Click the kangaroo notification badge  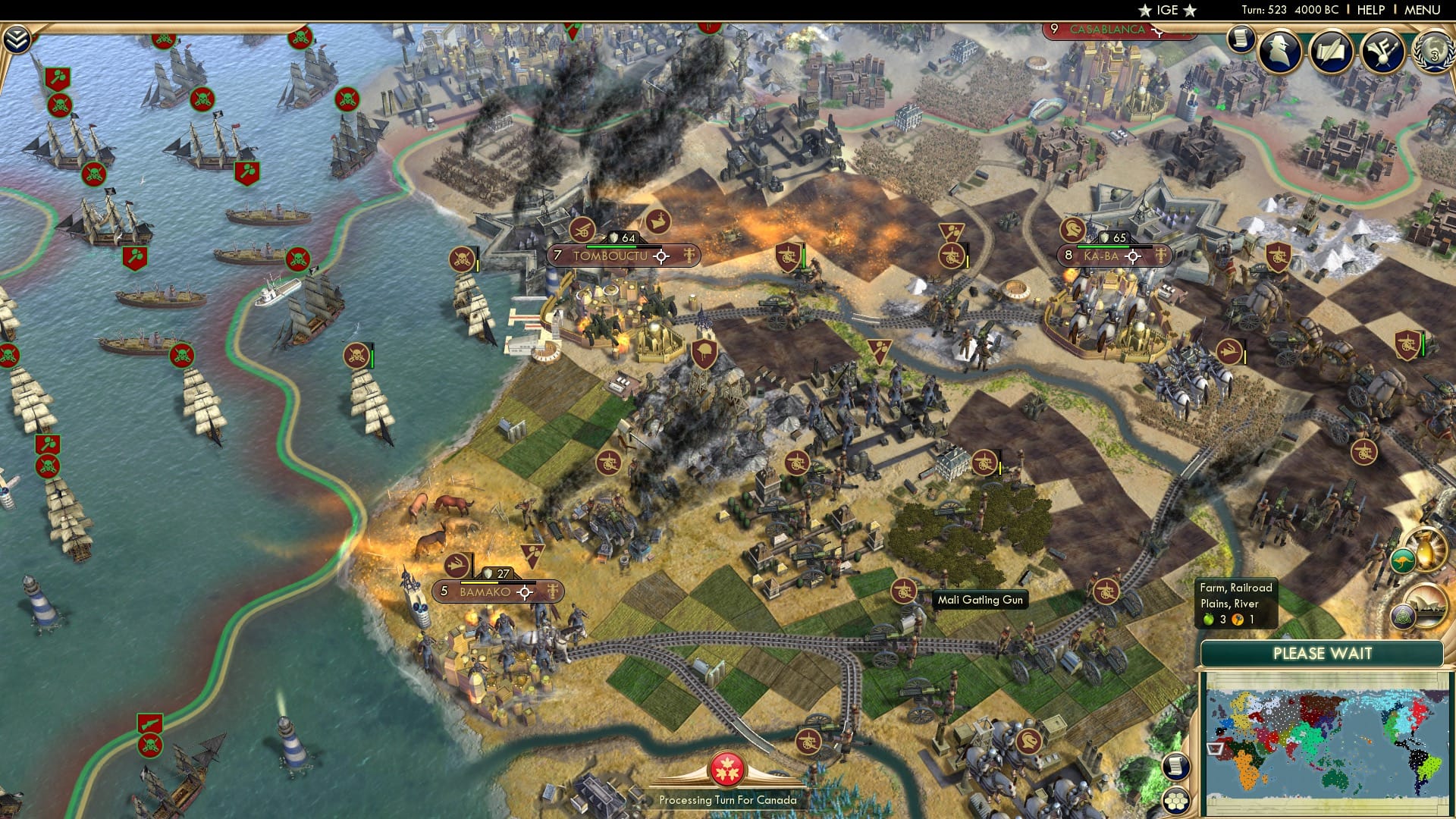tap(1402, 560)
